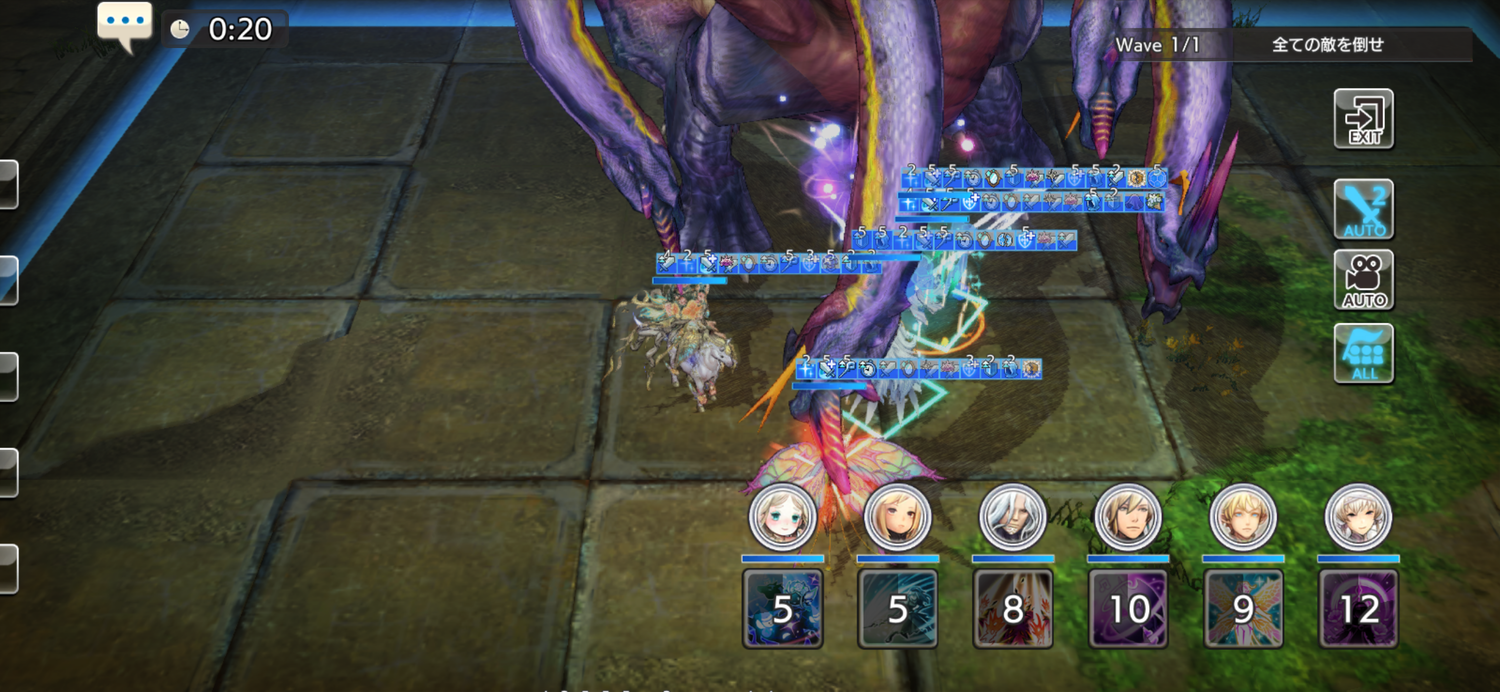This screenshot has height=692, width=1500.
Task: Use the skill with cooldown 12
Action: [x=1358, y=608]
